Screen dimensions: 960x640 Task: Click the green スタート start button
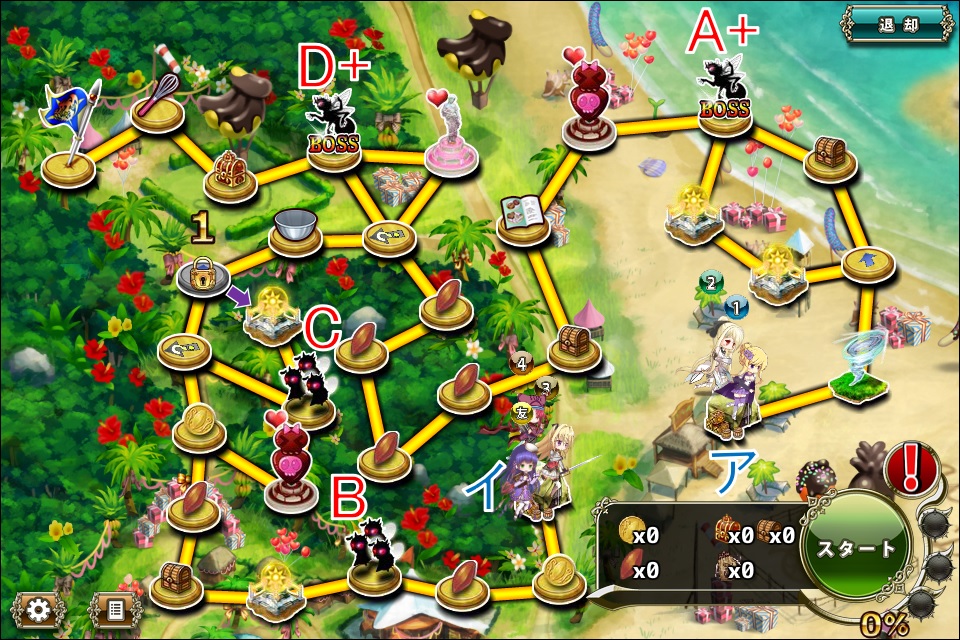click(x=855, y=549)
